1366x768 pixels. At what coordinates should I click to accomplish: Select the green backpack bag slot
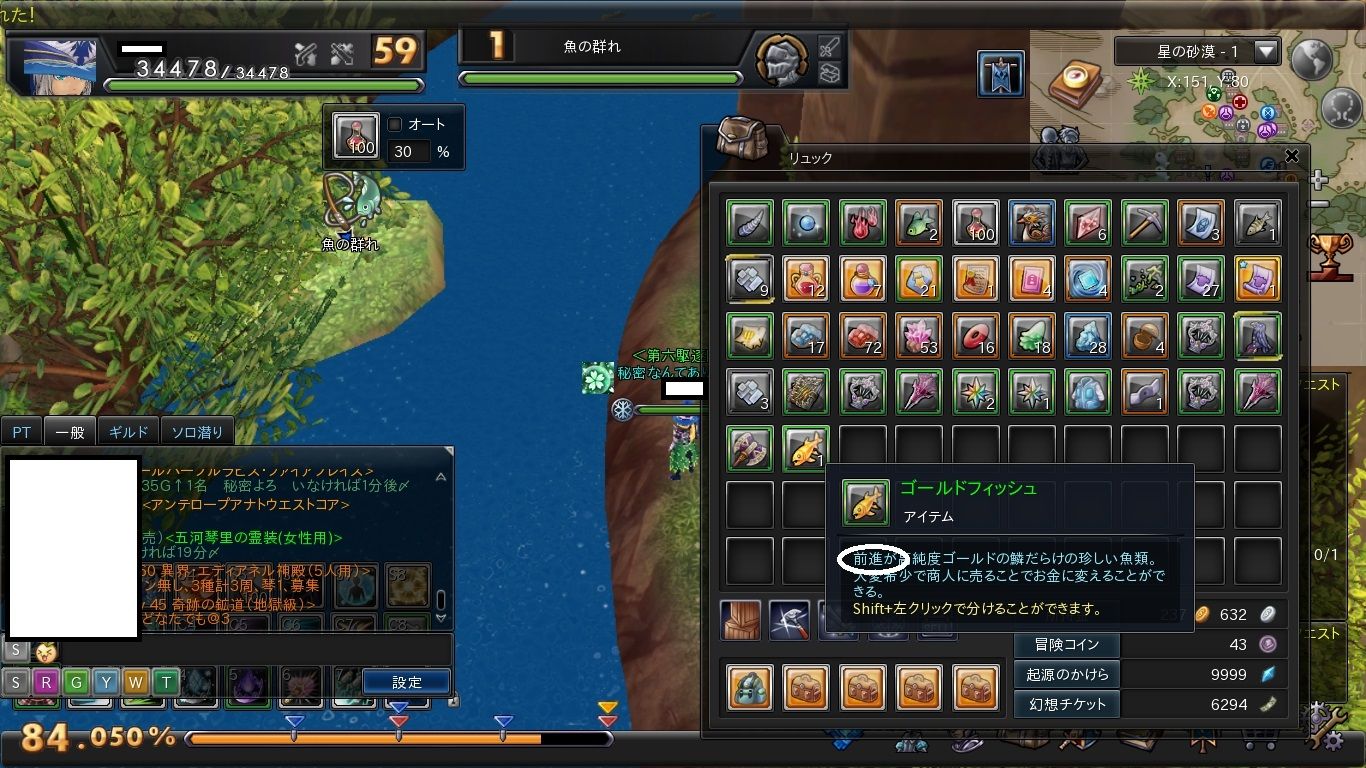749,687
